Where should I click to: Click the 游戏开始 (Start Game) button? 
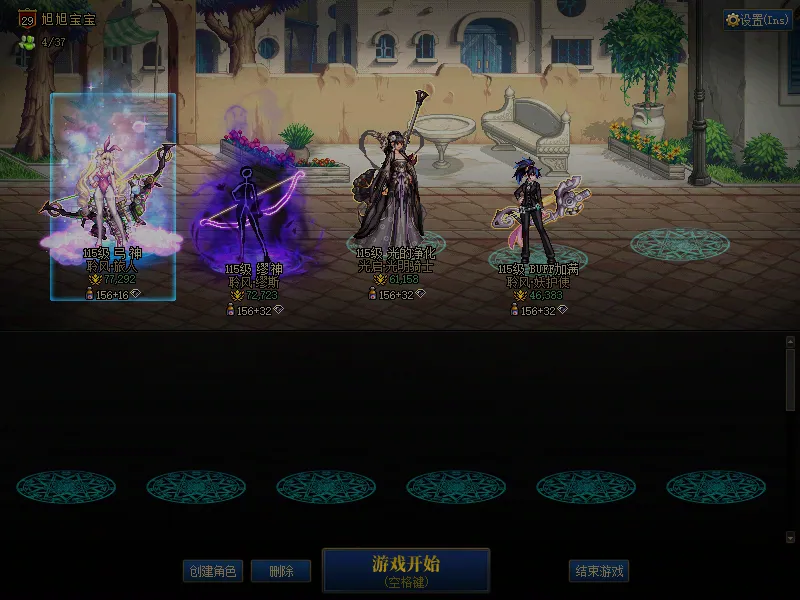[x=405, y=569]
